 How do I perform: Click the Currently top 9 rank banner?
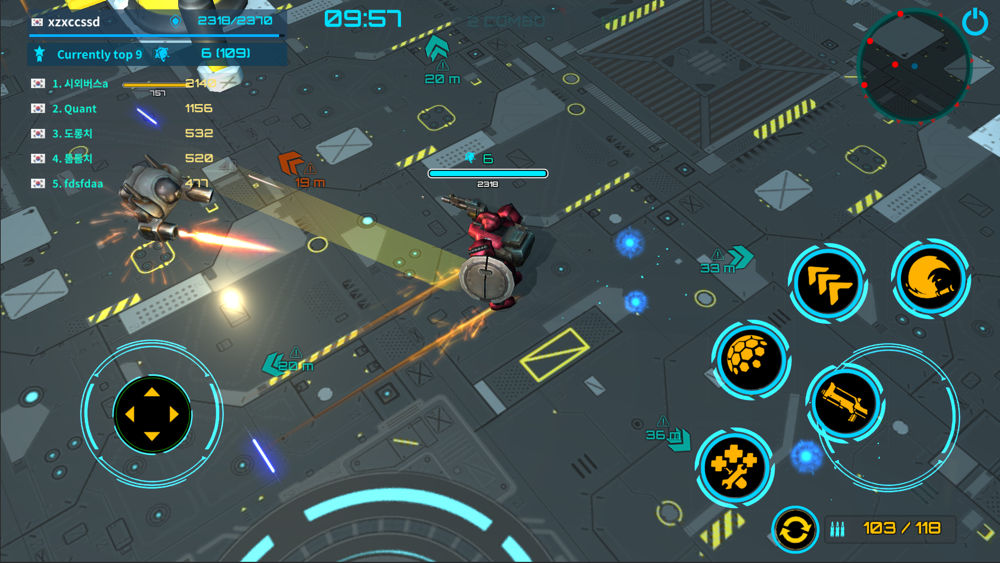point(157,54)
